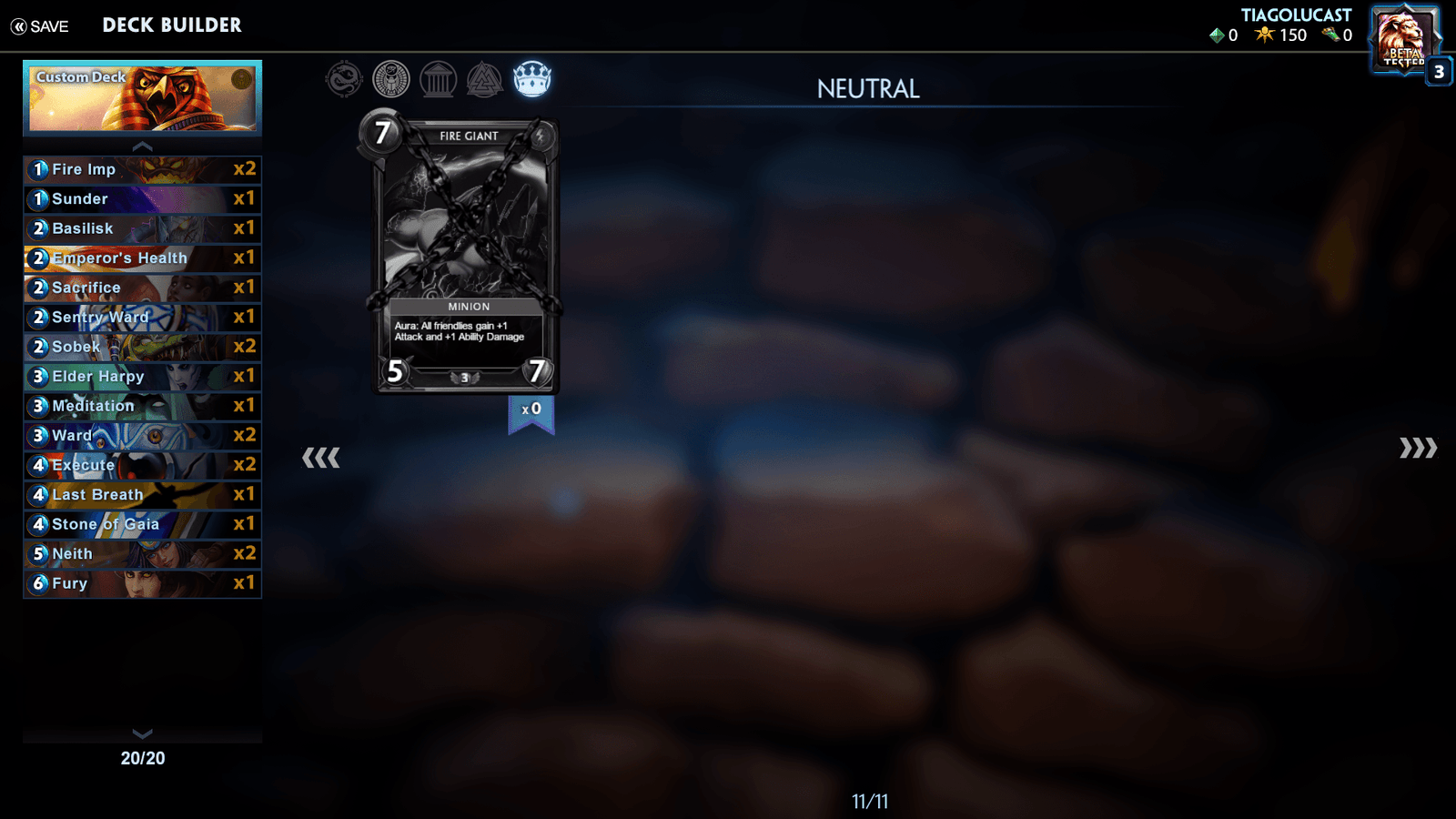Select Execute in the deck list
The image size is (1456, 819).
click(x=143, y=465)
